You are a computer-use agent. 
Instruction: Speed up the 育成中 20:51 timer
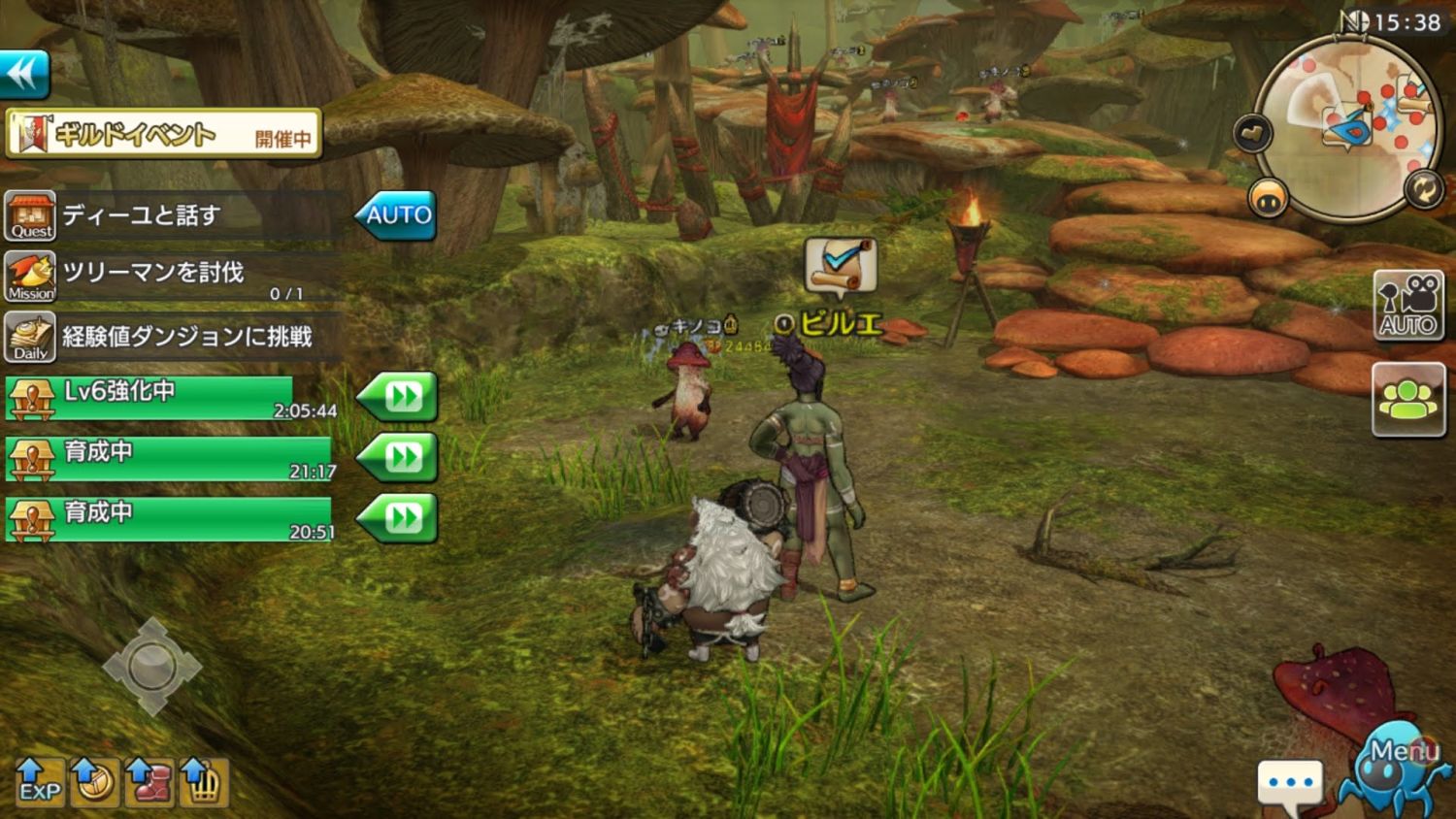[x=400, y=518]
